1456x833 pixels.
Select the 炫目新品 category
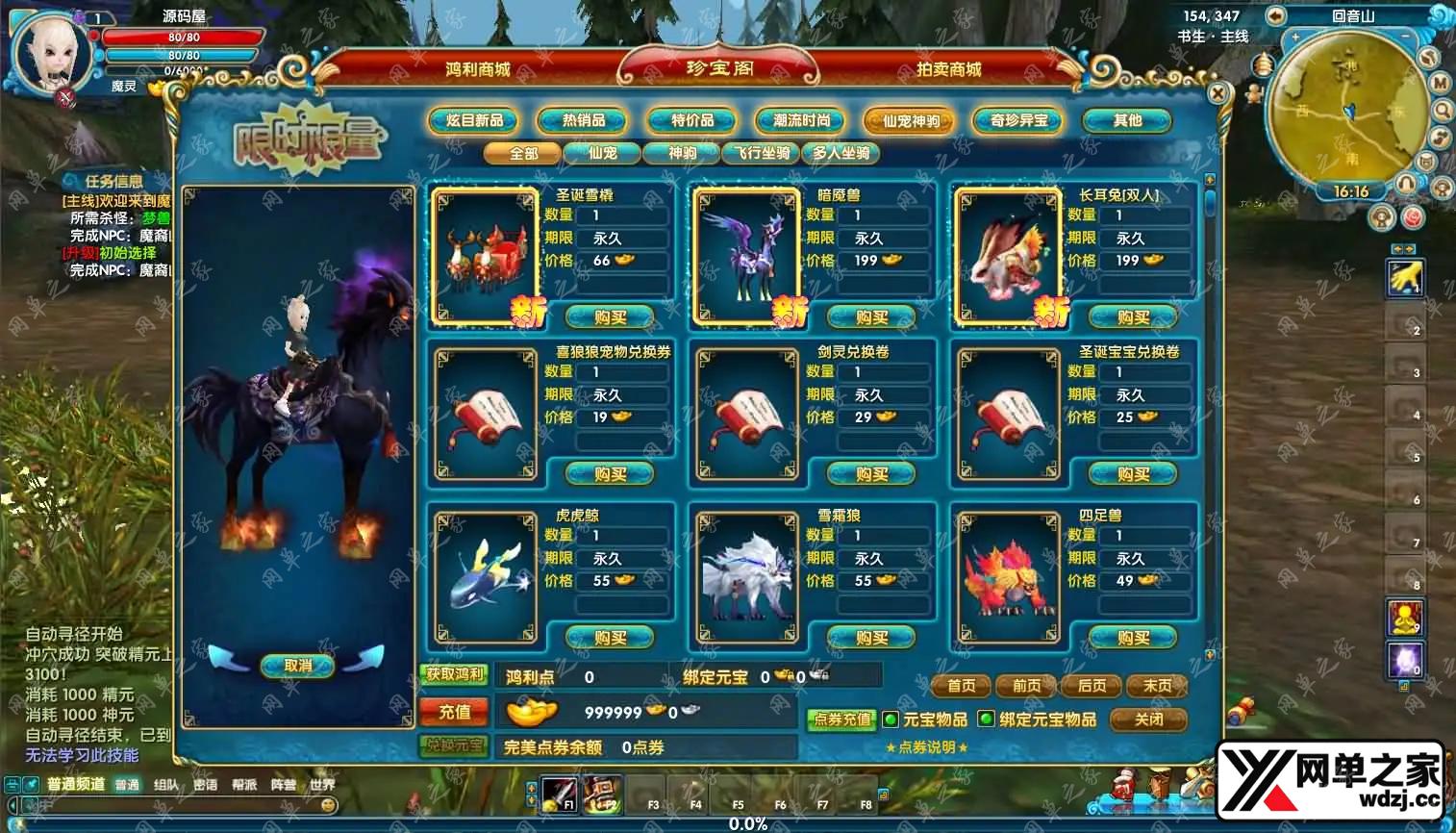pyautogui.click(x=475, y=120)
